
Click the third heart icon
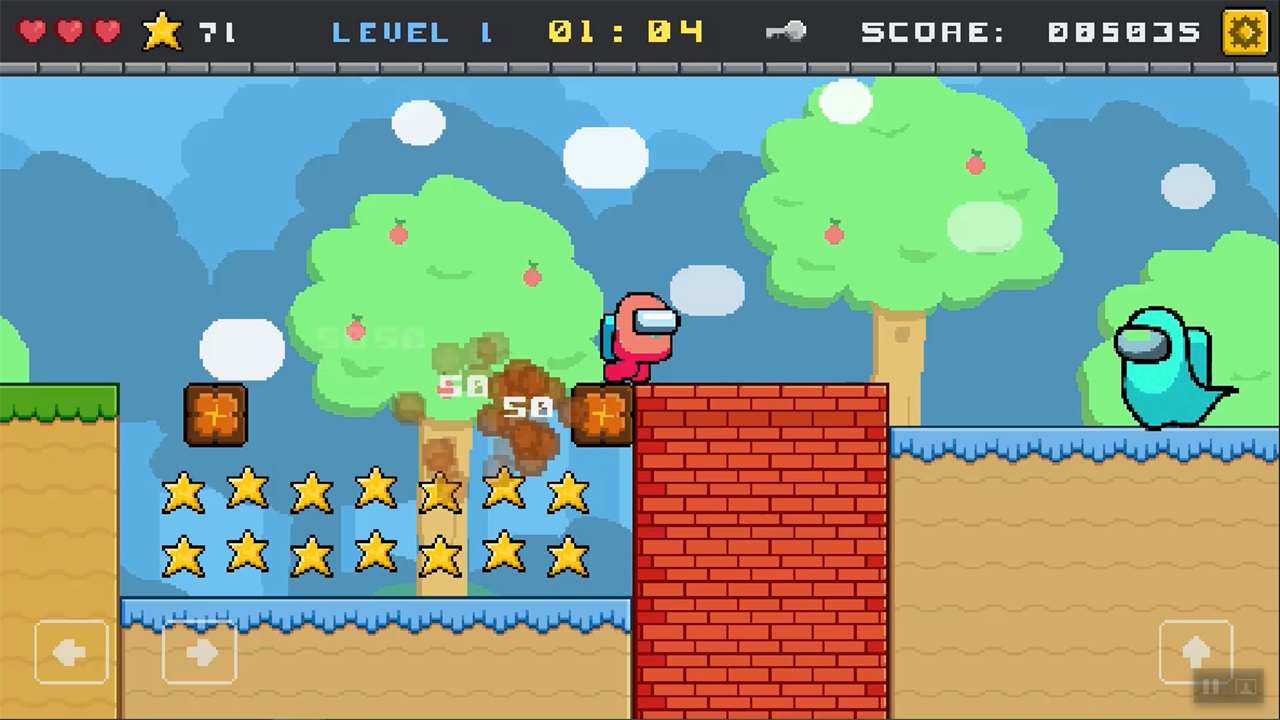103,31
